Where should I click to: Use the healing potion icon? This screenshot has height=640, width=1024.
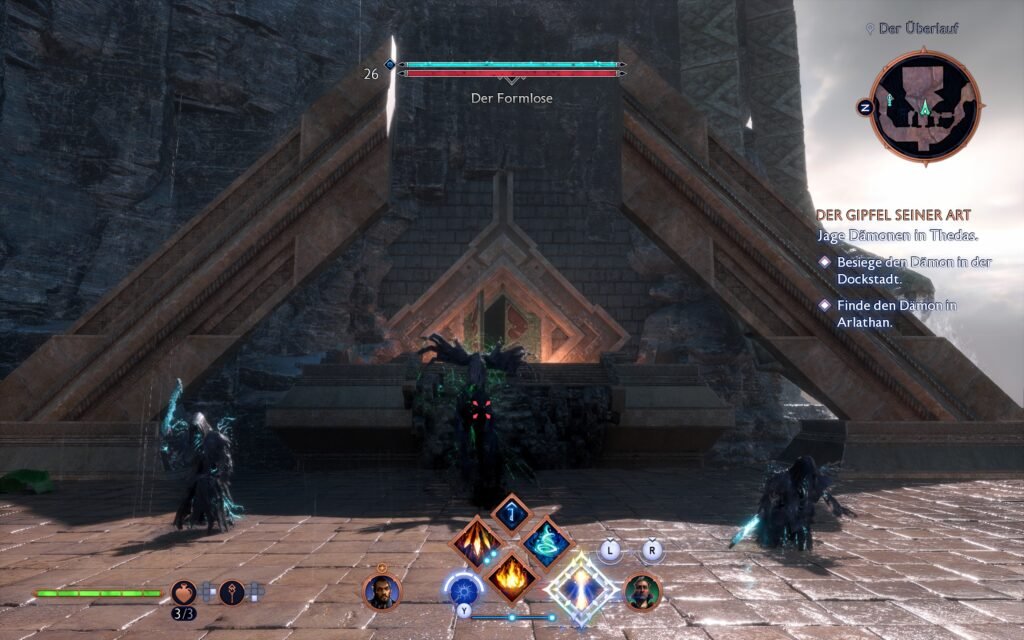coord(184,592)
